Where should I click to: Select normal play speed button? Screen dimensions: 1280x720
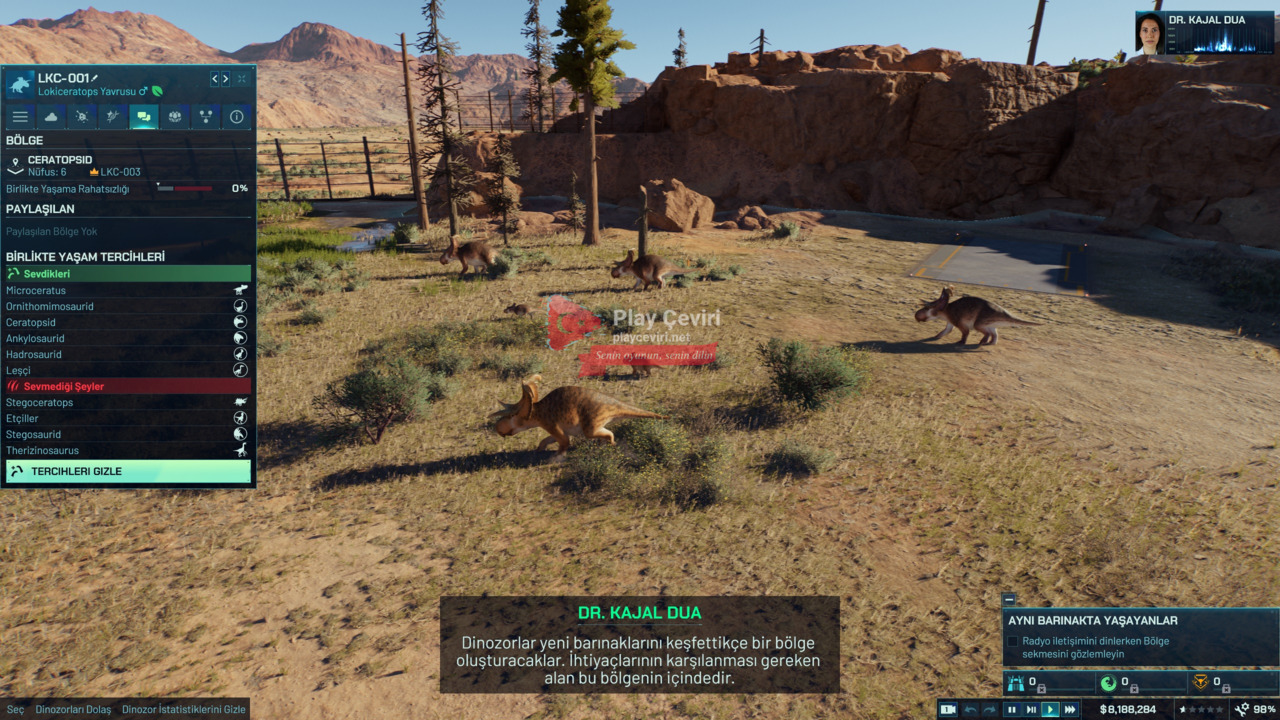coord(1050,710)
